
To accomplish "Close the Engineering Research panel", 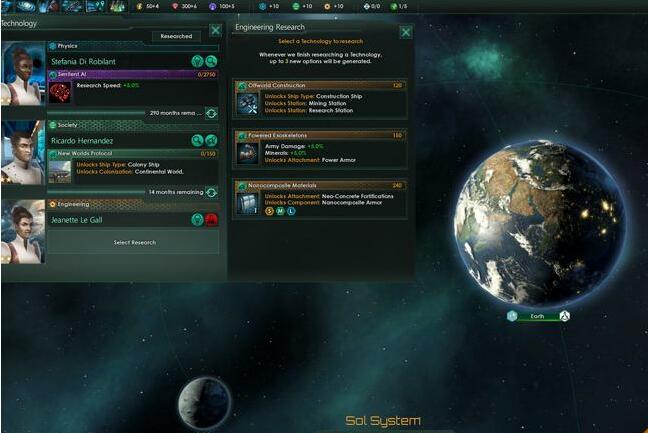I will tap(405, 32).
